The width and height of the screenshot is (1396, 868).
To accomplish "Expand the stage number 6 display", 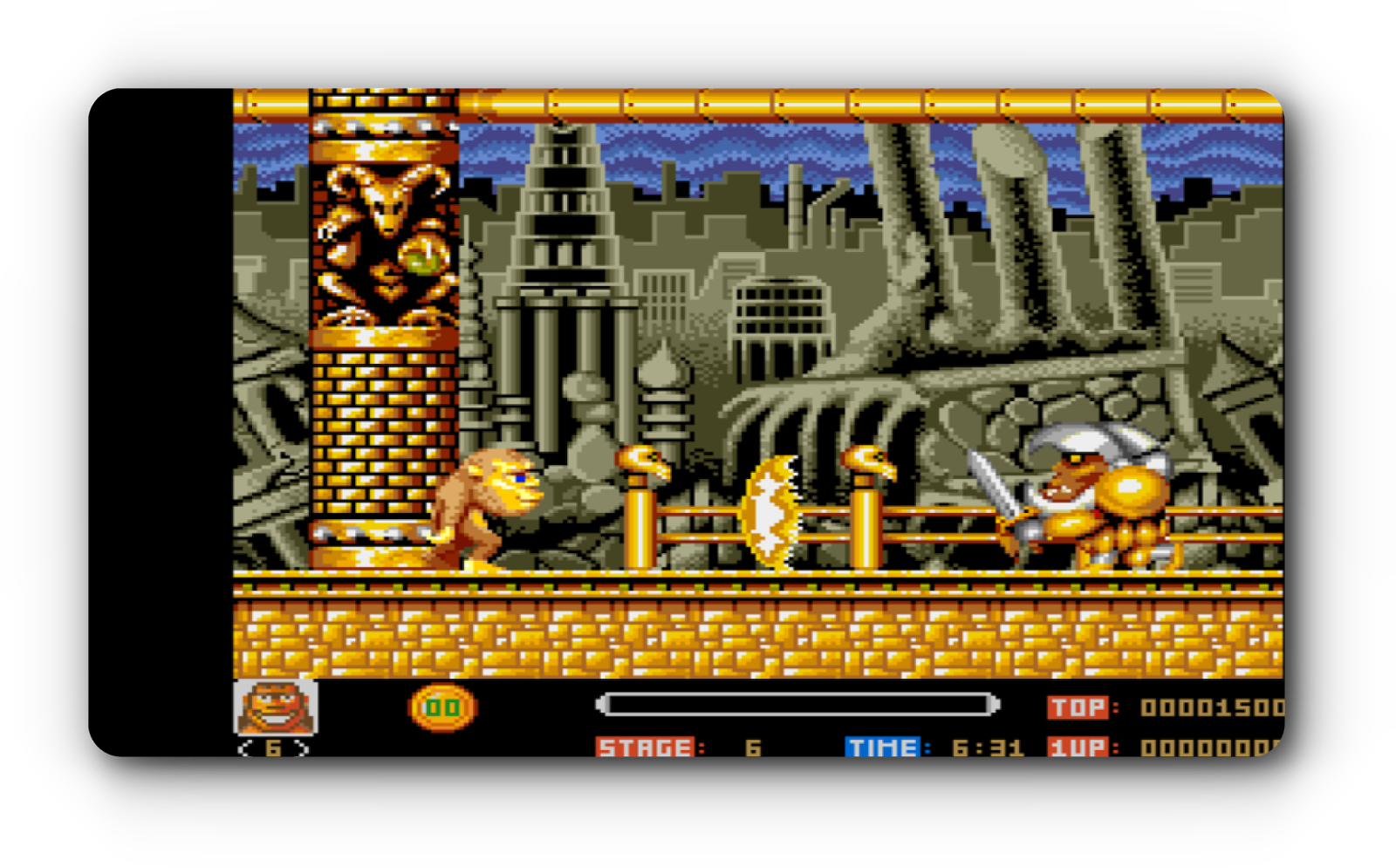I will [x=752, y=748].
